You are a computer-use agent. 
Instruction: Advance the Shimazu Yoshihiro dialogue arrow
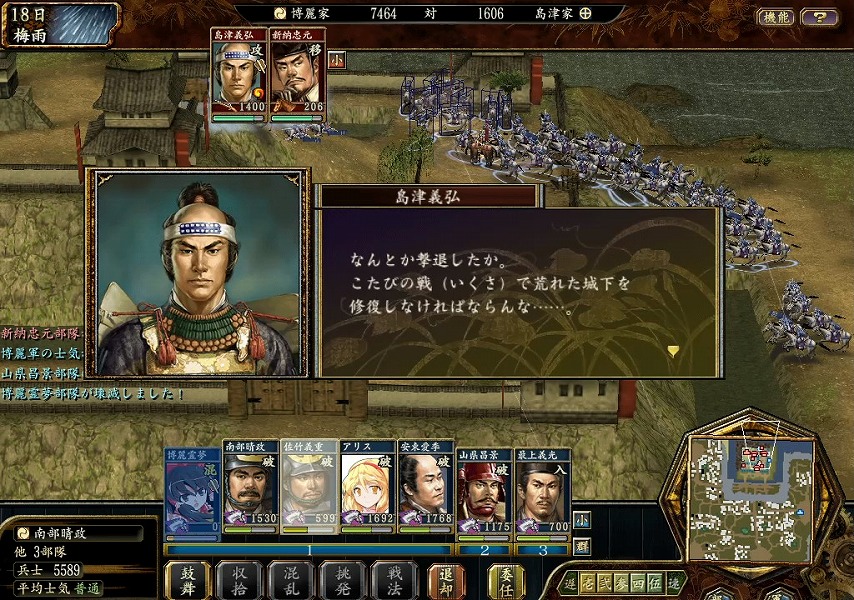click(x=674, y=350)
